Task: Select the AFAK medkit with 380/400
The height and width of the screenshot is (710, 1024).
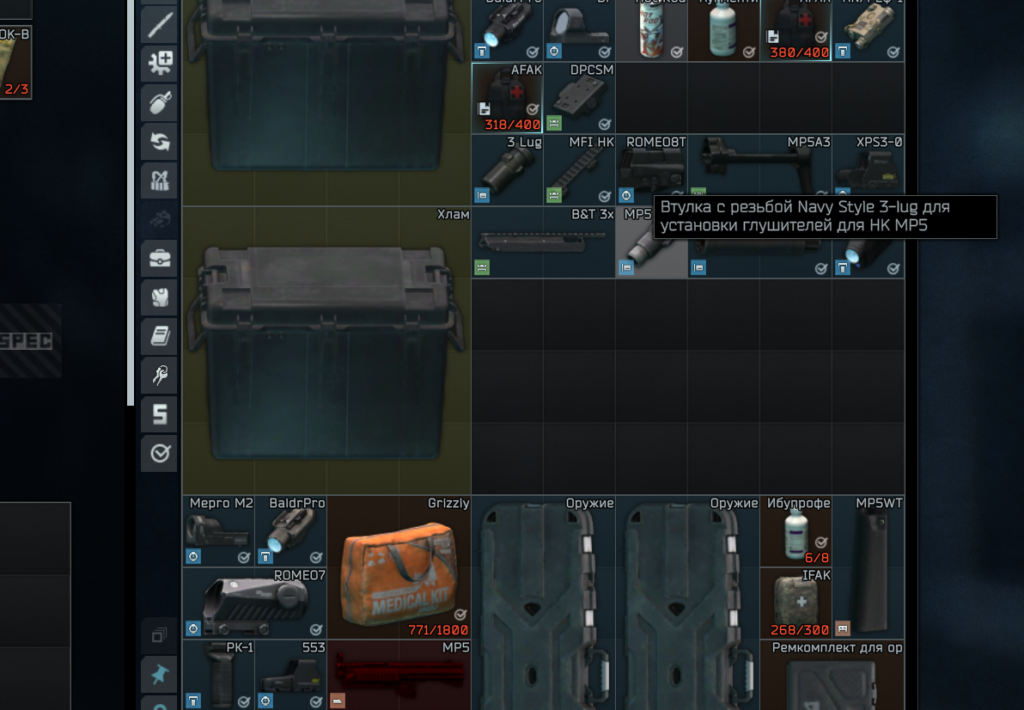Action: 796,30
